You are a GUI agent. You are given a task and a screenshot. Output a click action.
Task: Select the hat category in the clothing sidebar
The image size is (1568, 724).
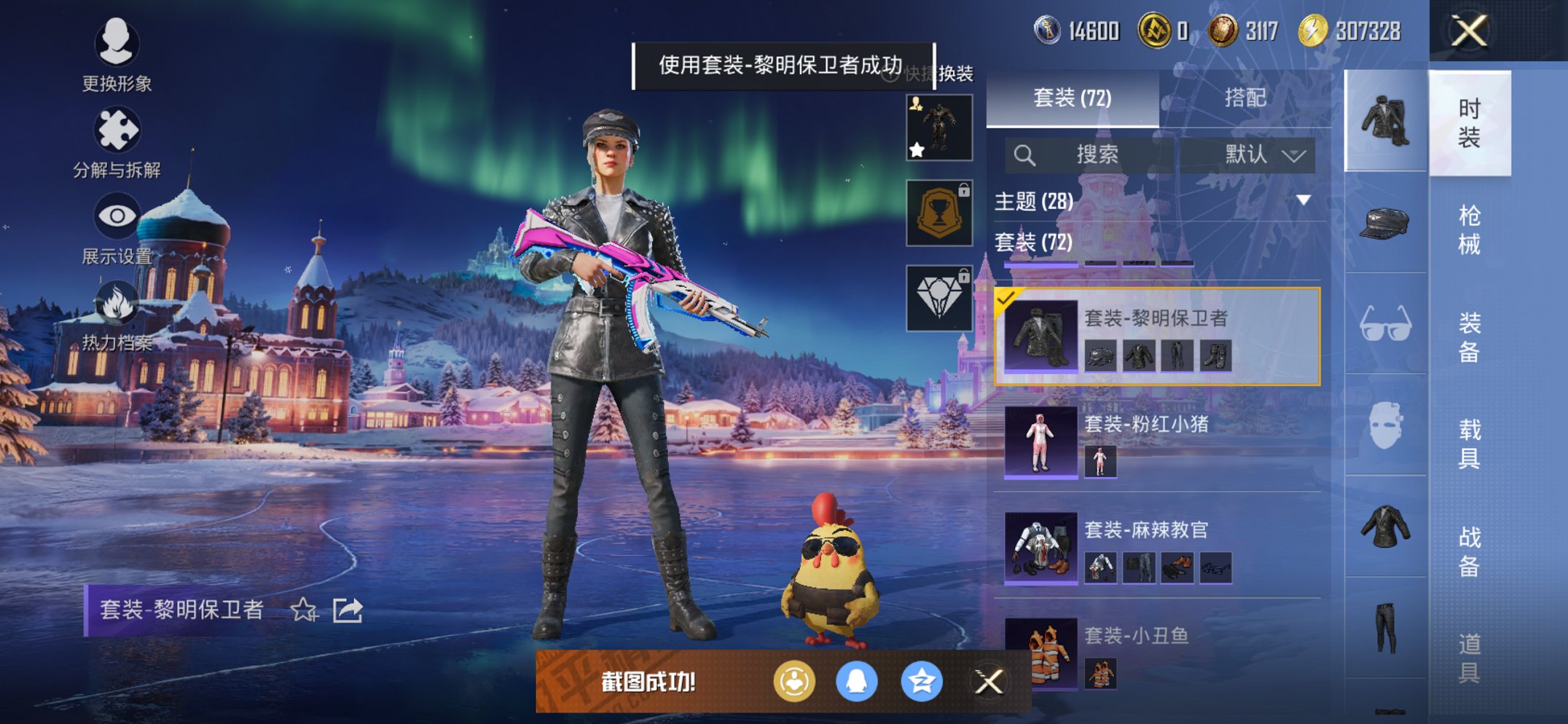click(1383, 223)
